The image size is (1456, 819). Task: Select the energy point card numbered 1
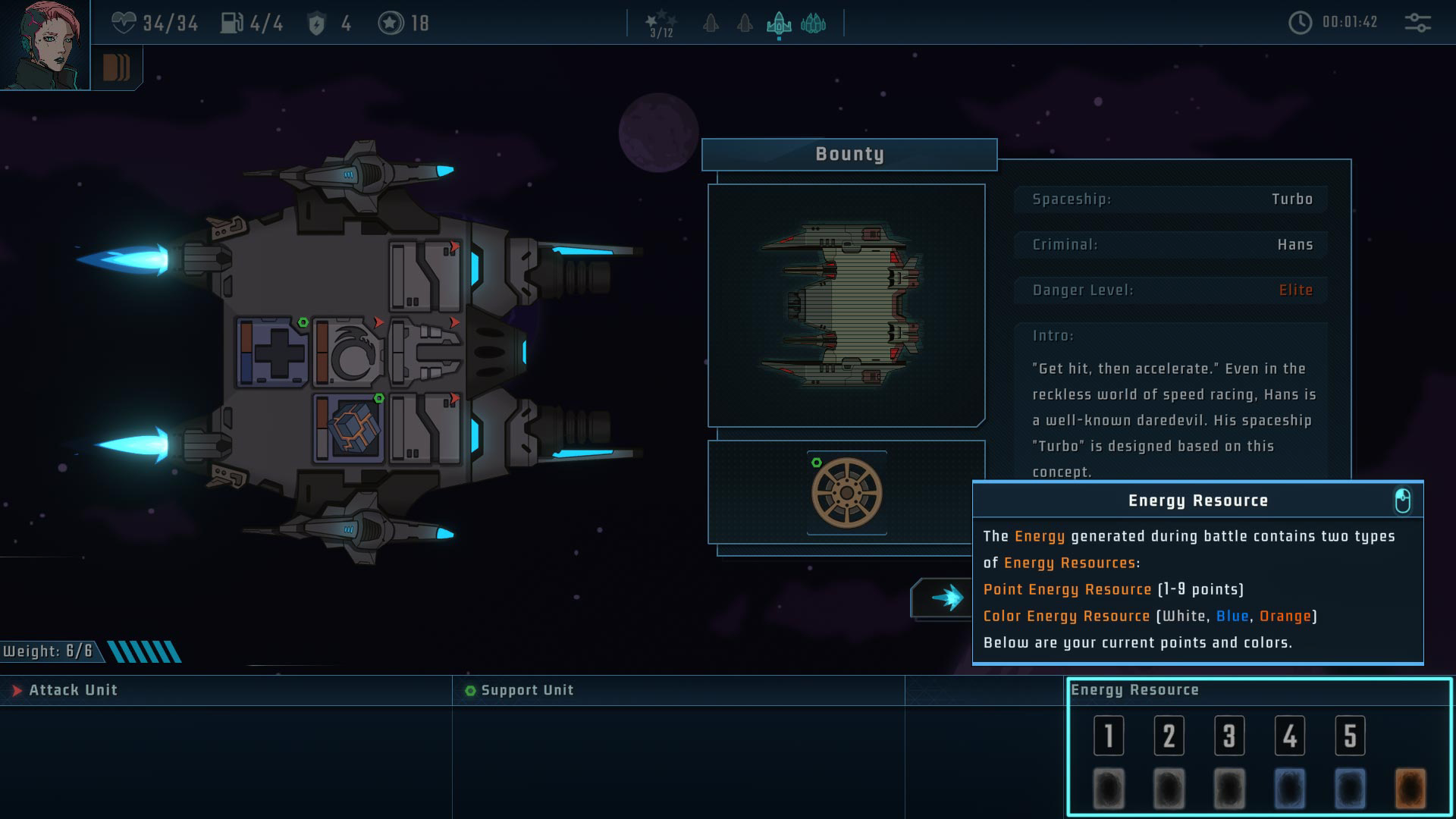coord(1108,735)
